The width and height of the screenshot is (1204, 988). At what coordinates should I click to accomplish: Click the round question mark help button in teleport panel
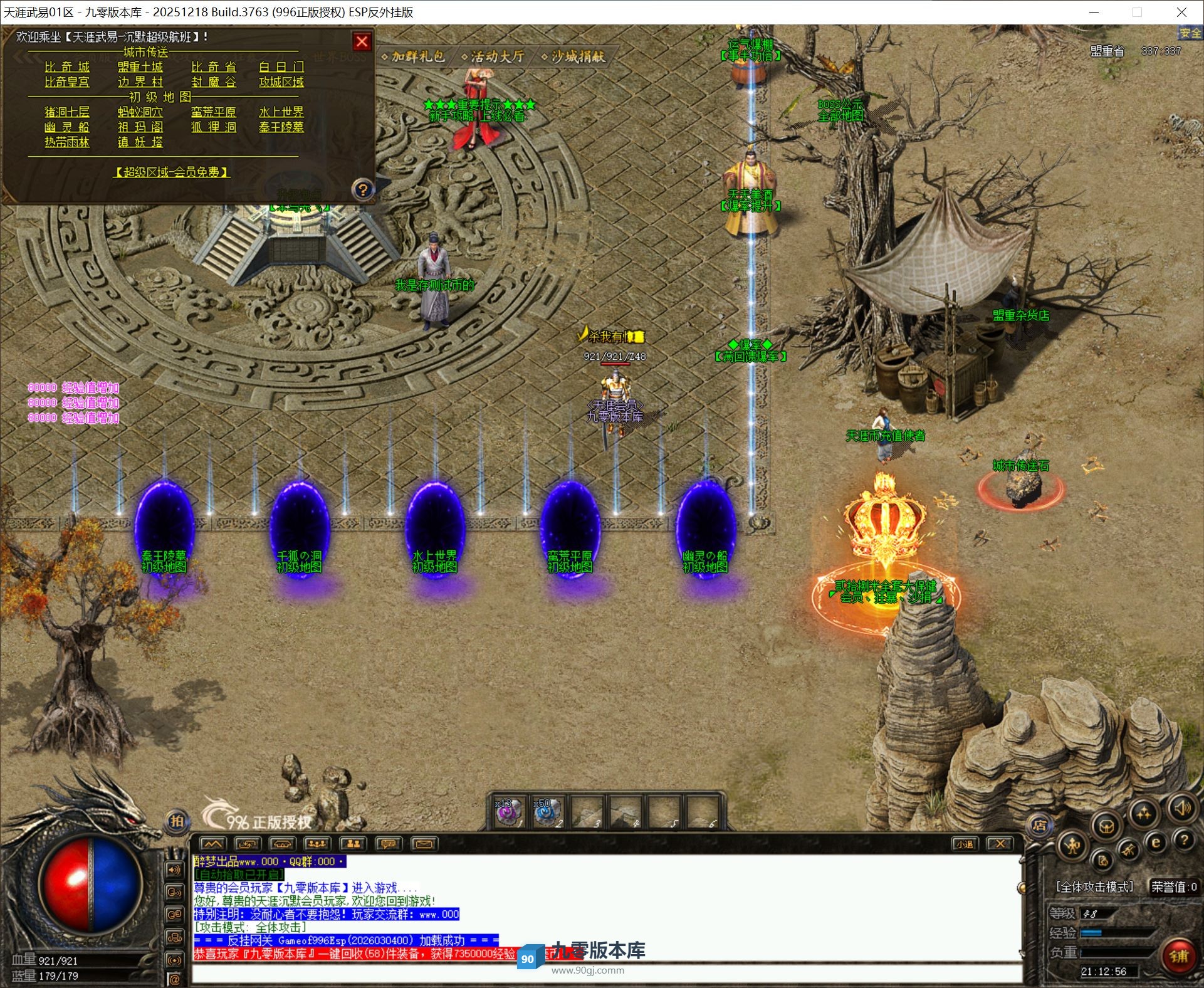click(363, 189)
